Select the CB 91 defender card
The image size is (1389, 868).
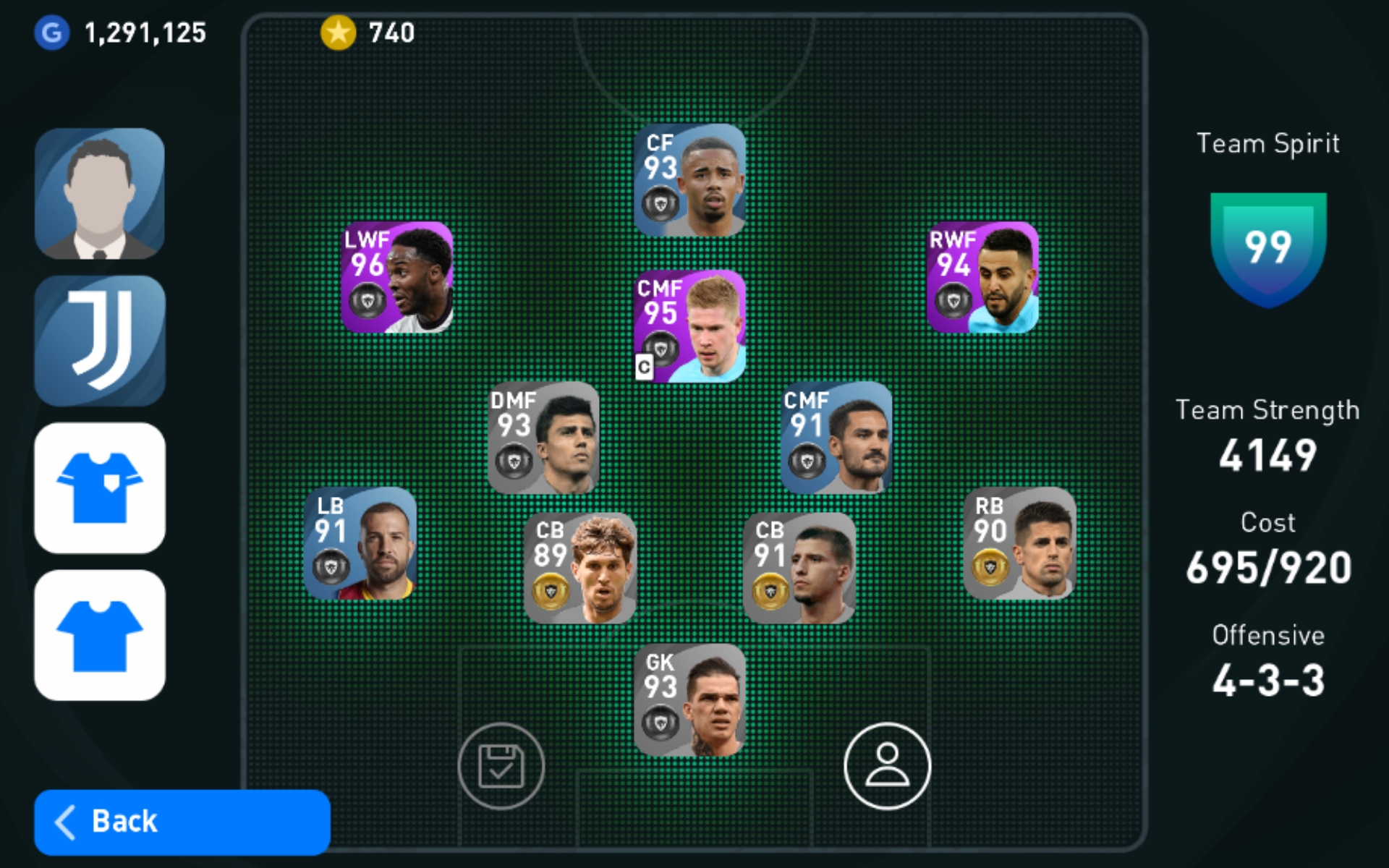point(799,569)
